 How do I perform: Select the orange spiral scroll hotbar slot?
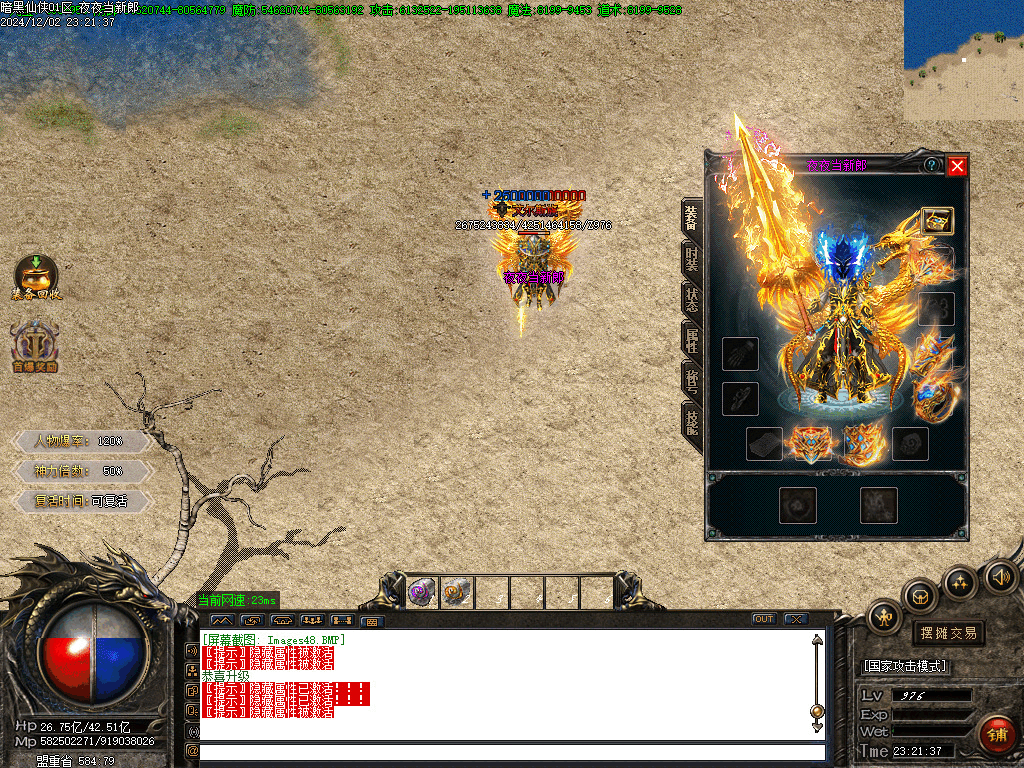pyautogui.click(x=457, y=593)
